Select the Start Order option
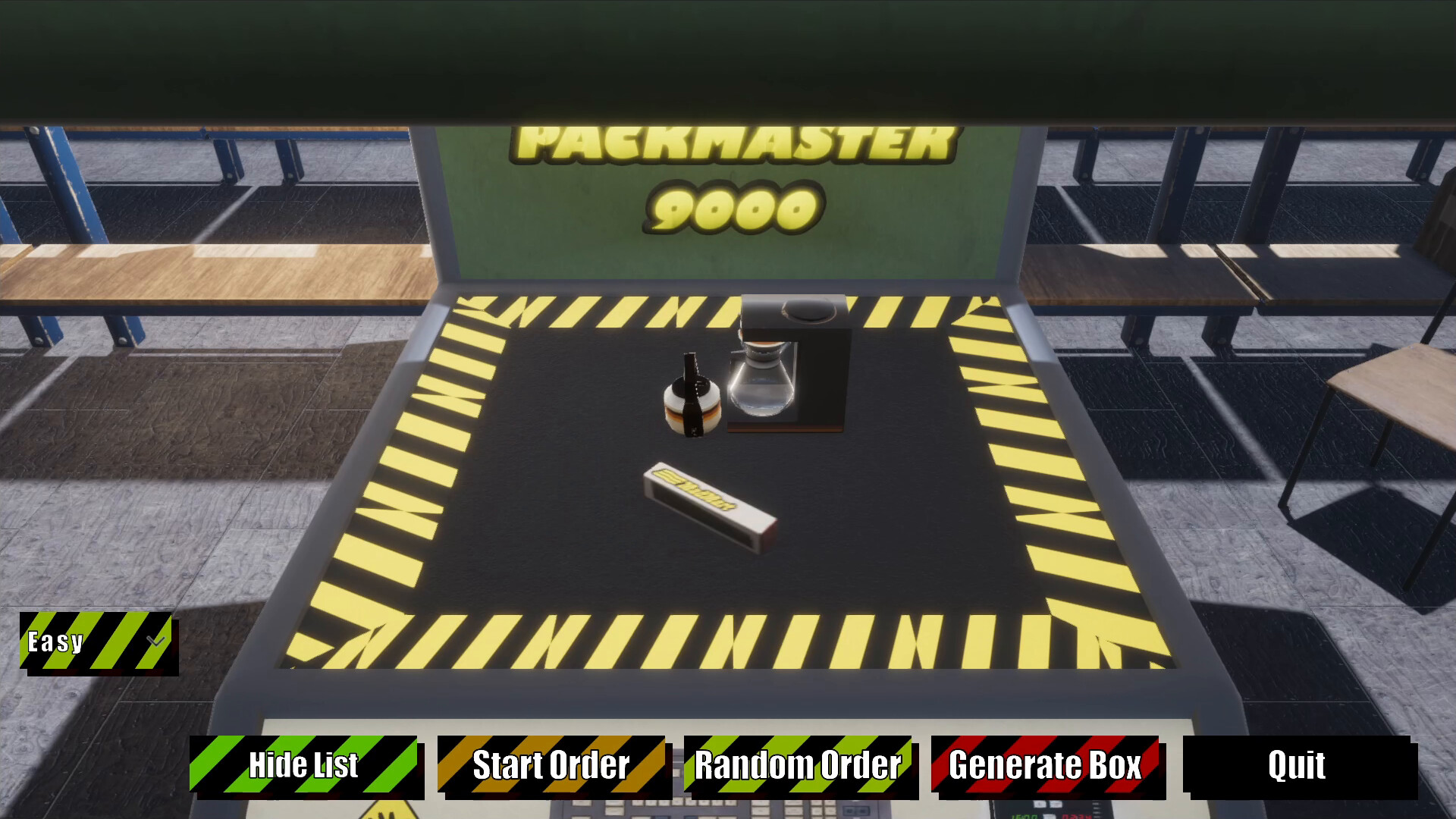 point(550,766)
